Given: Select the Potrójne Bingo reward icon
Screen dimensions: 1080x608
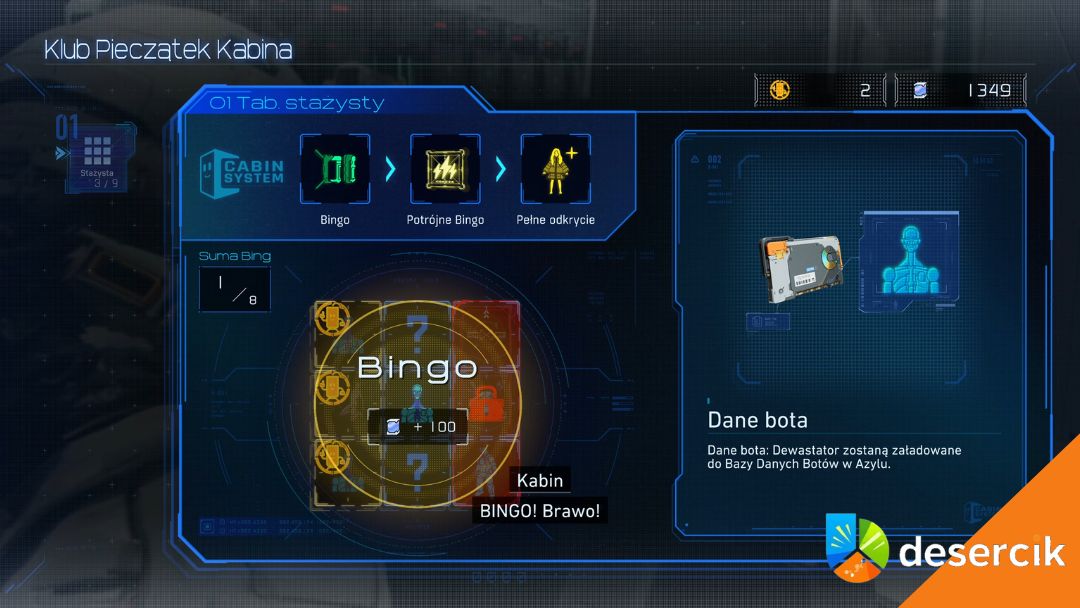Looking at the screenshot, I should [445, 169].
